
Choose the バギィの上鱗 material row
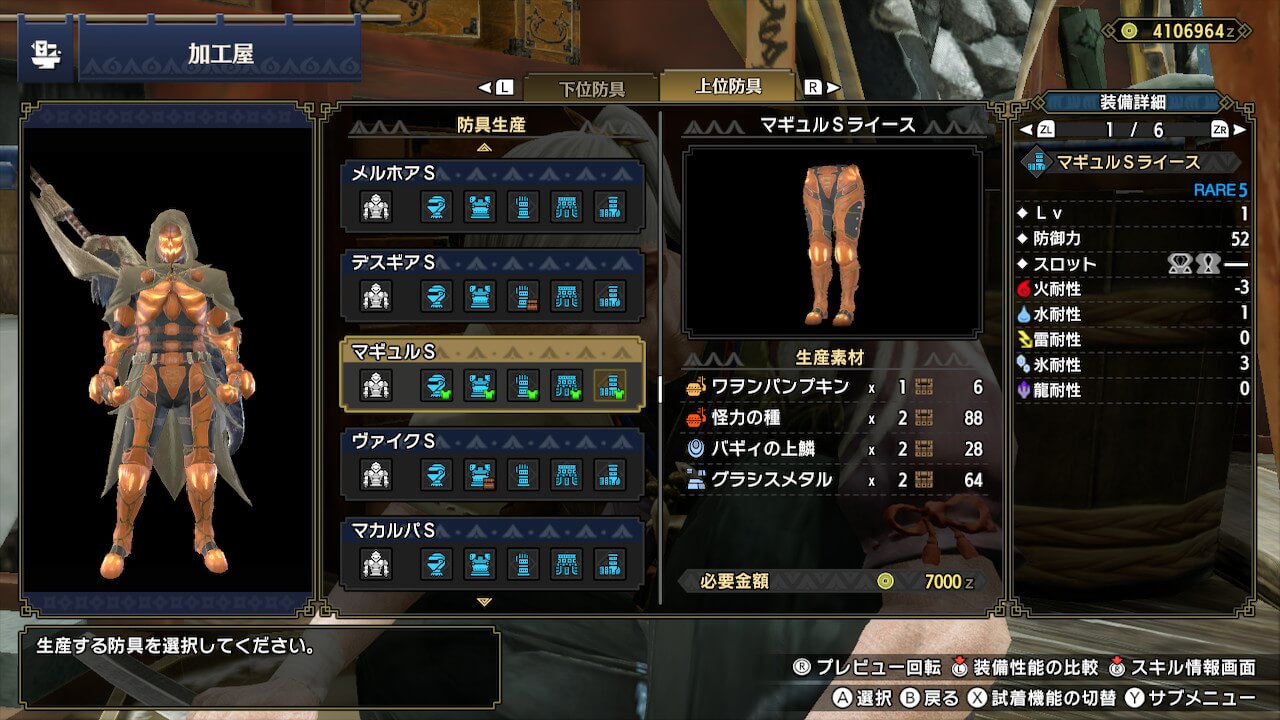coord(834,449)
